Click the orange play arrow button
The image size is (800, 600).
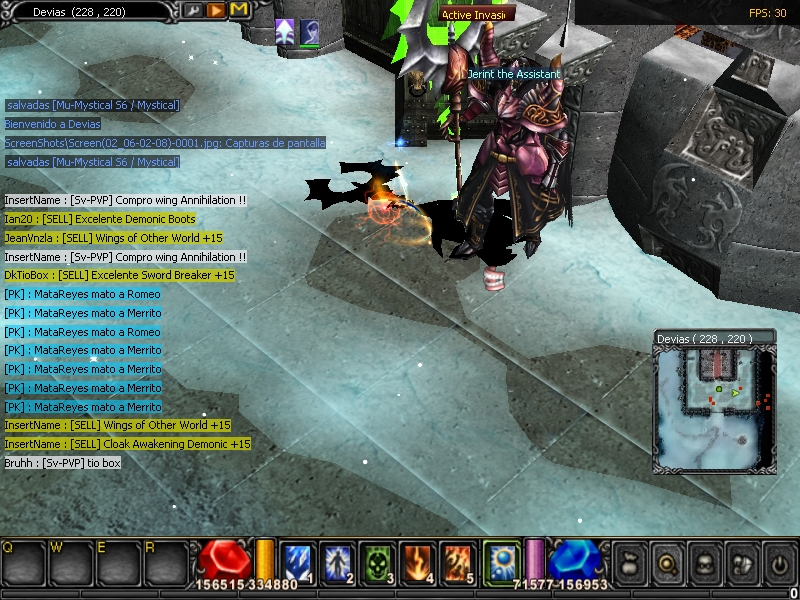click(216, 10)
